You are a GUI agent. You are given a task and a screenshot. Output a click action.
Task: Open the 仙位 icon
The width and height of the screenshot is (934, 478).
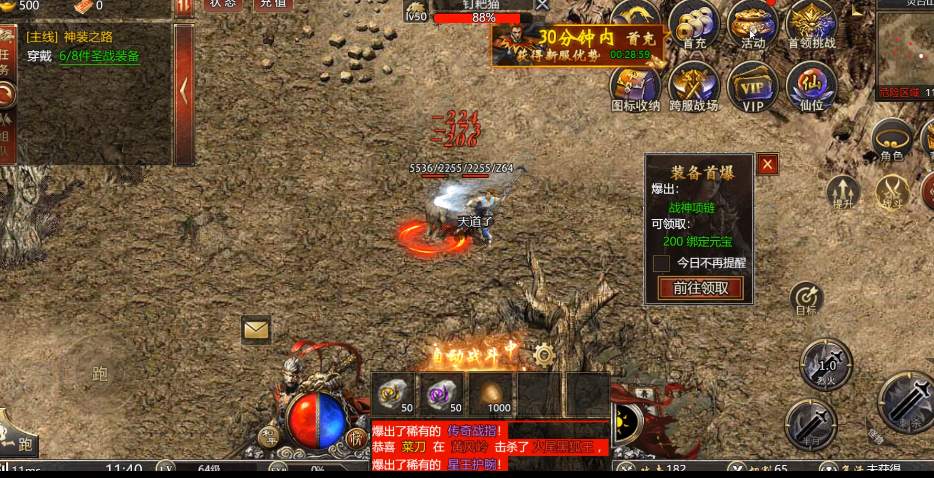point(810,86)
